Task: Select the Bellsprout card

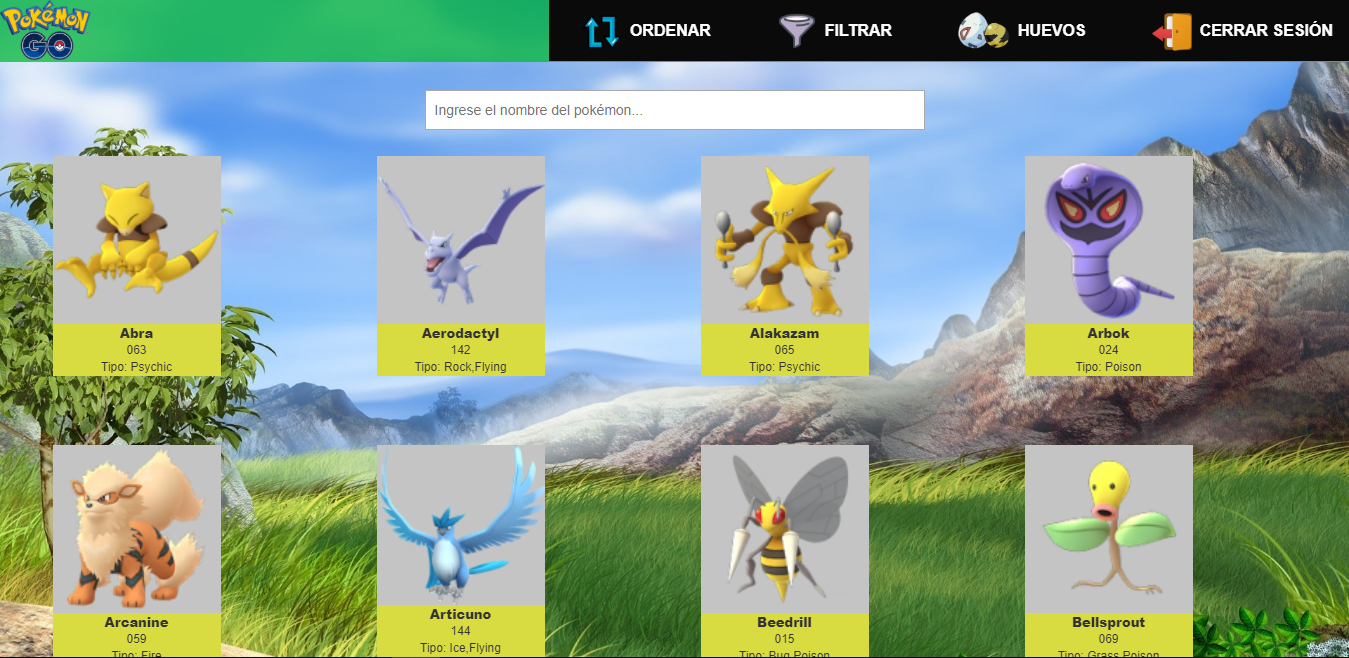Action: point(1109,550)
